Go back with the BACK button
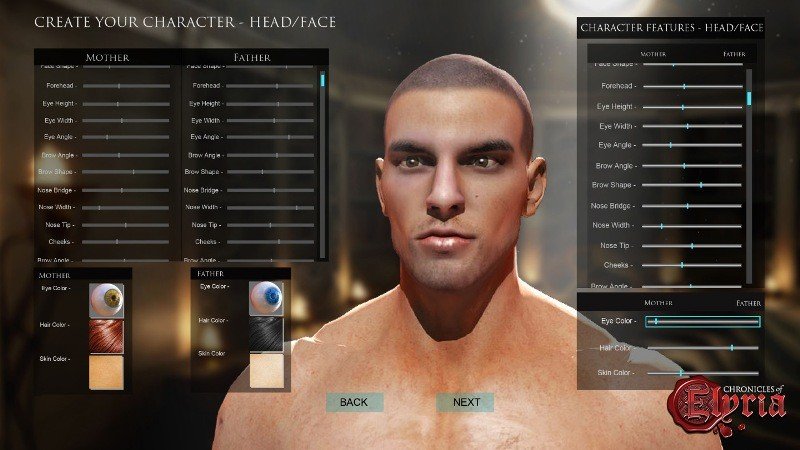This screenshot has width=800, height=450. tap(354, 402)
